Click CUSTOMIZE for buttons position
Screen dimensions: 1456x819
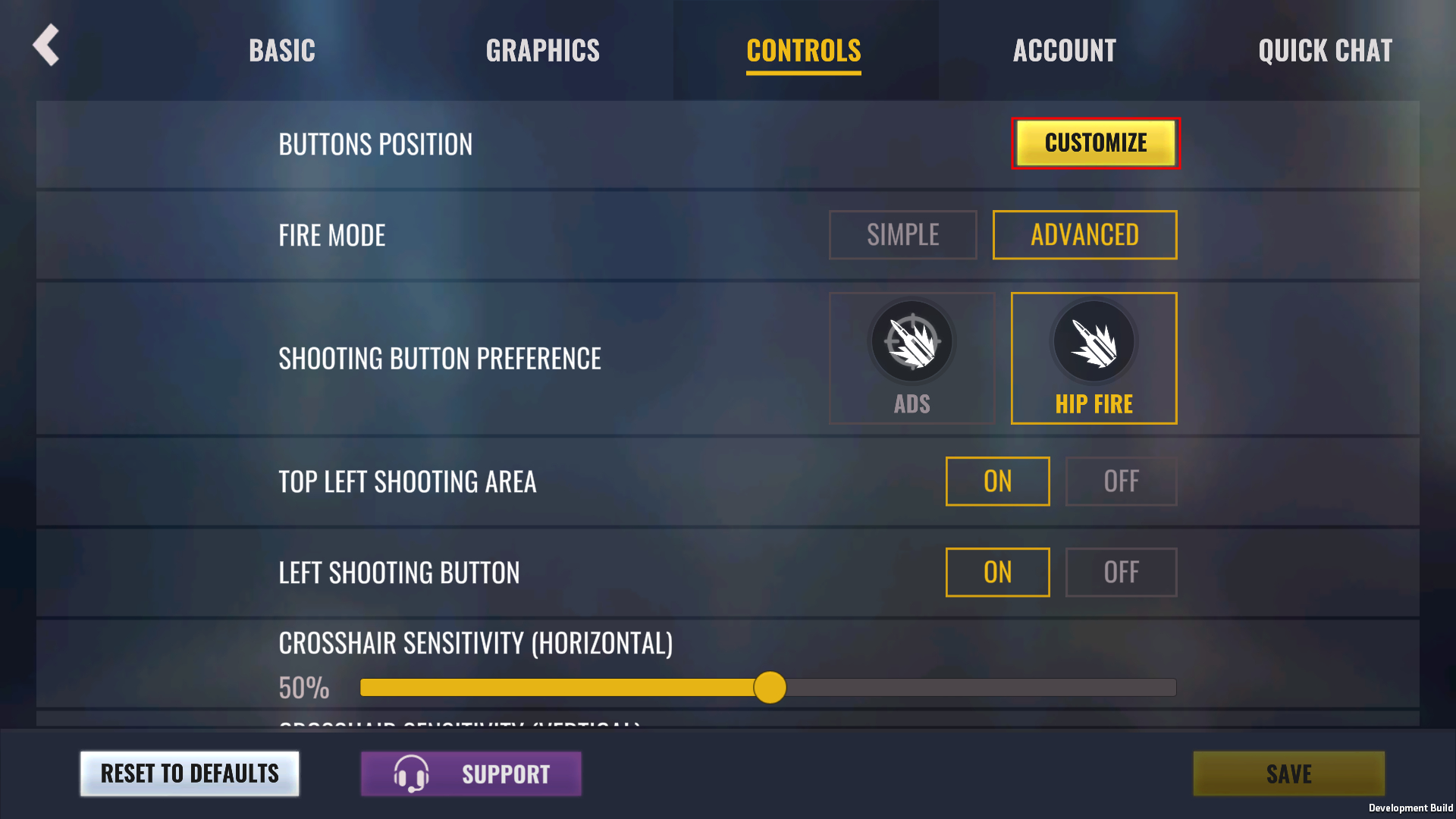click(x=1096, y=143)
